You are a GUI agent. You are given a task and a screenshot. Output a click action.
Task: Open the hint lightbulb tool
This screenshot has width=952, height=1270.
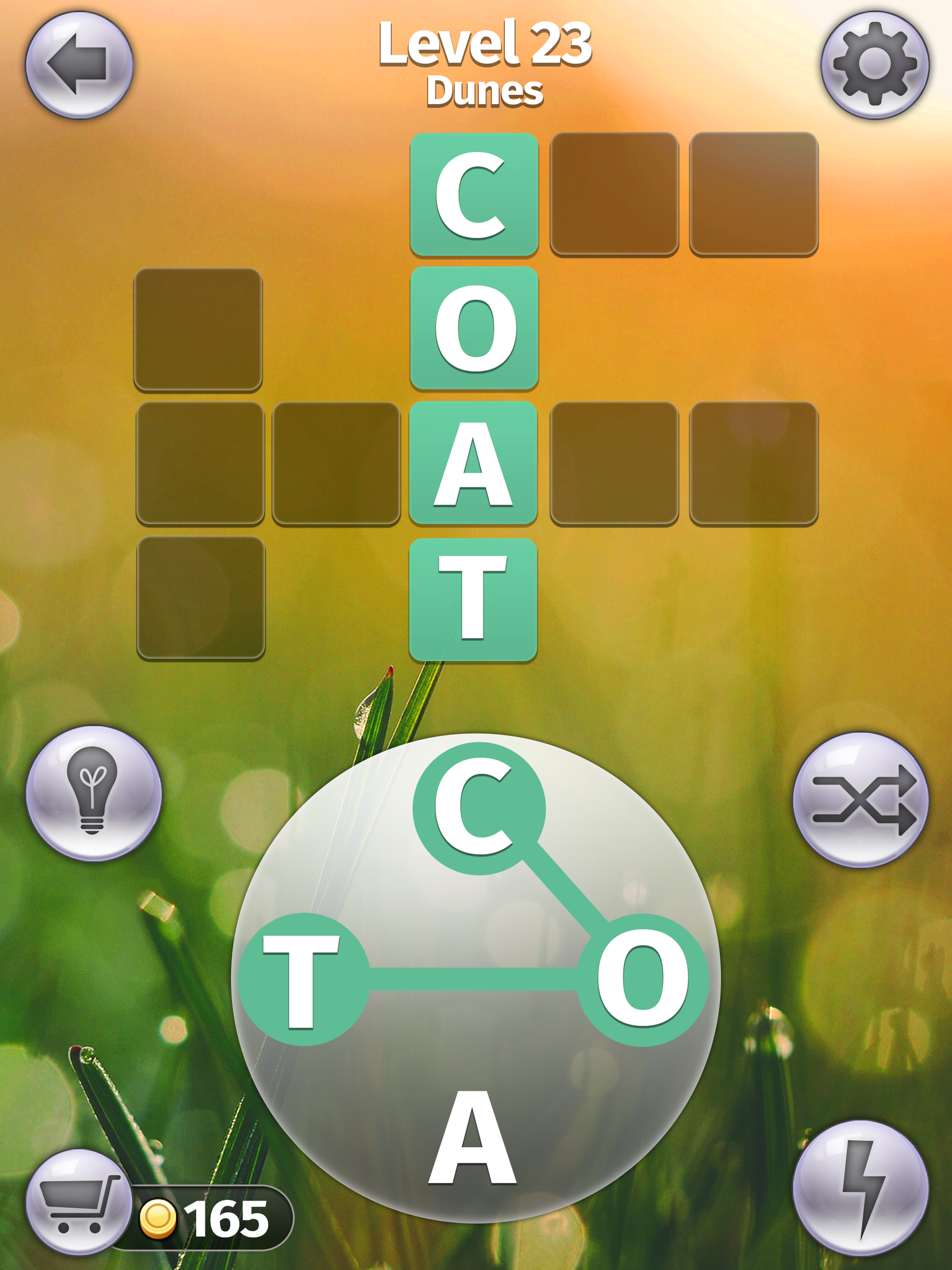point(92,800)
